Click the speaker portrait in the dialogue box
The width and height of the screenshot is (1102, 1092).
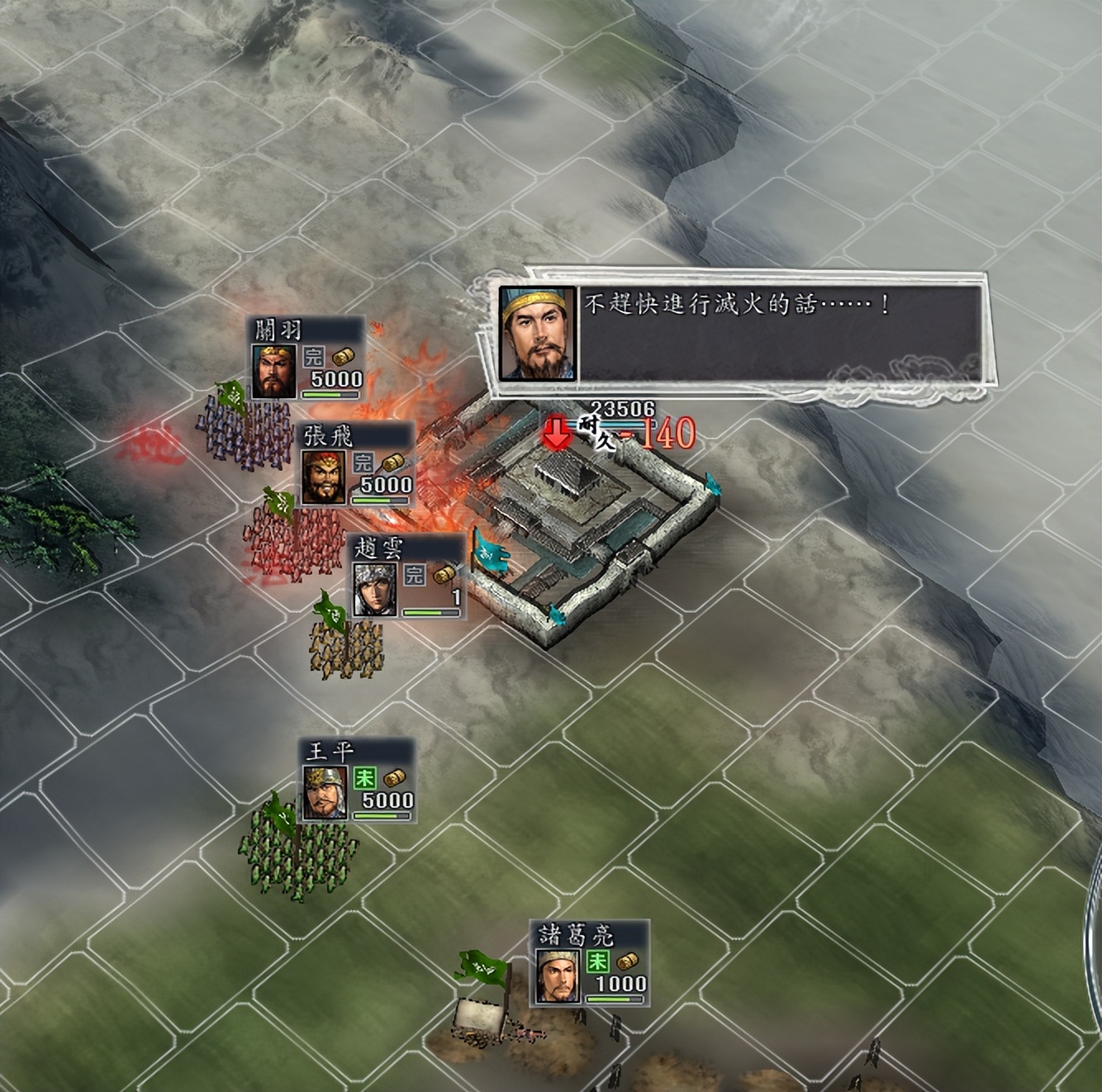click(538, 334)
